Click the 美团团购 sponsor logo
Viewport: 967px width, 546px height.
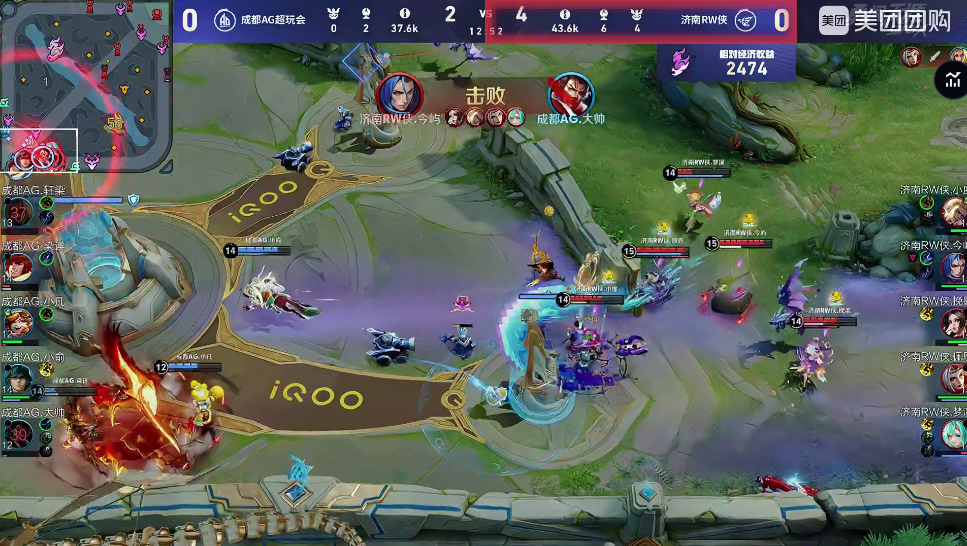point(884,20)
